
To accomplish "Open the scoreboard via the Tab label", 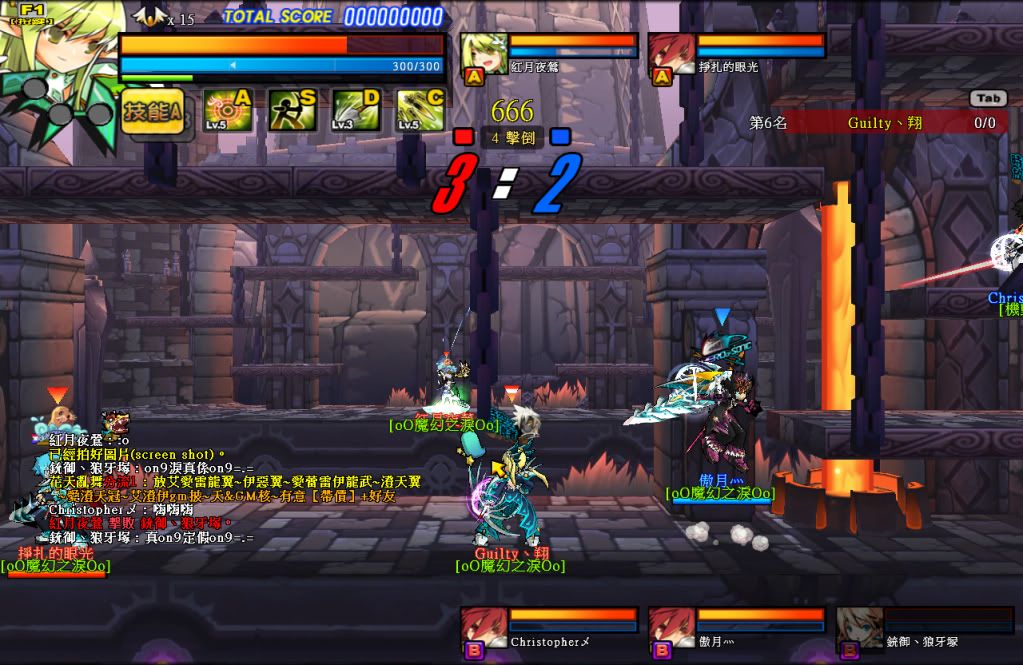I will [987, 99].
